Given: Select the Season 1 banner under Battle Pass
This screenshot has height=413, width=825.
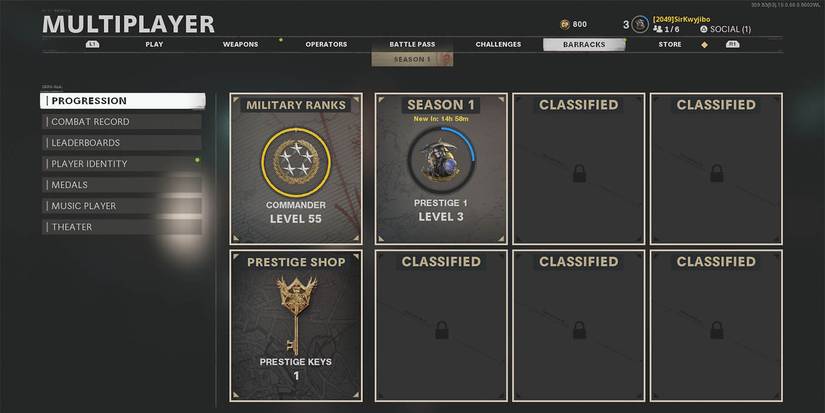Looking at the screenshot, I should pos(412,59).
